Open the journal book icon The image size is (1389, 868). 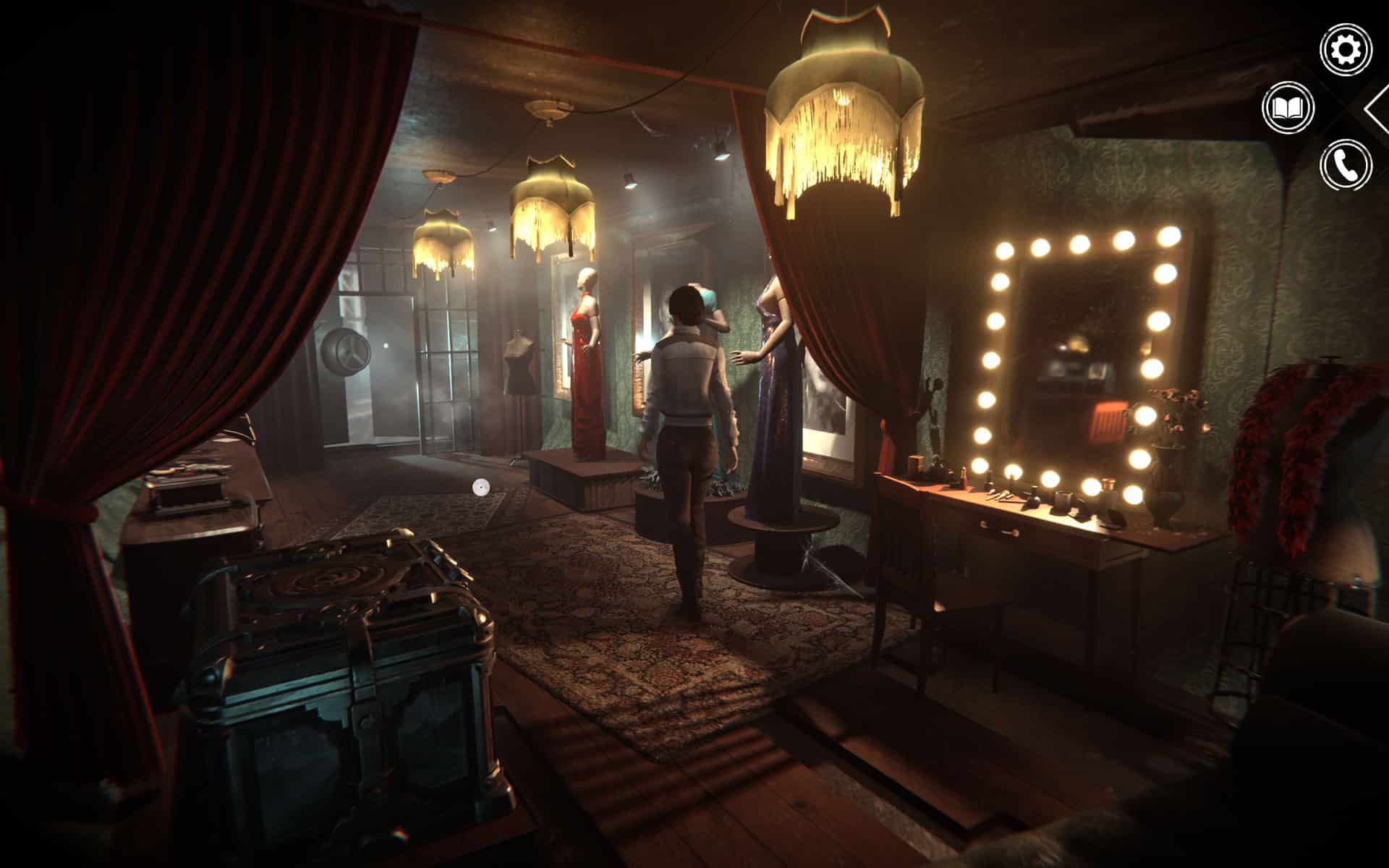(x=1288, y=109)
